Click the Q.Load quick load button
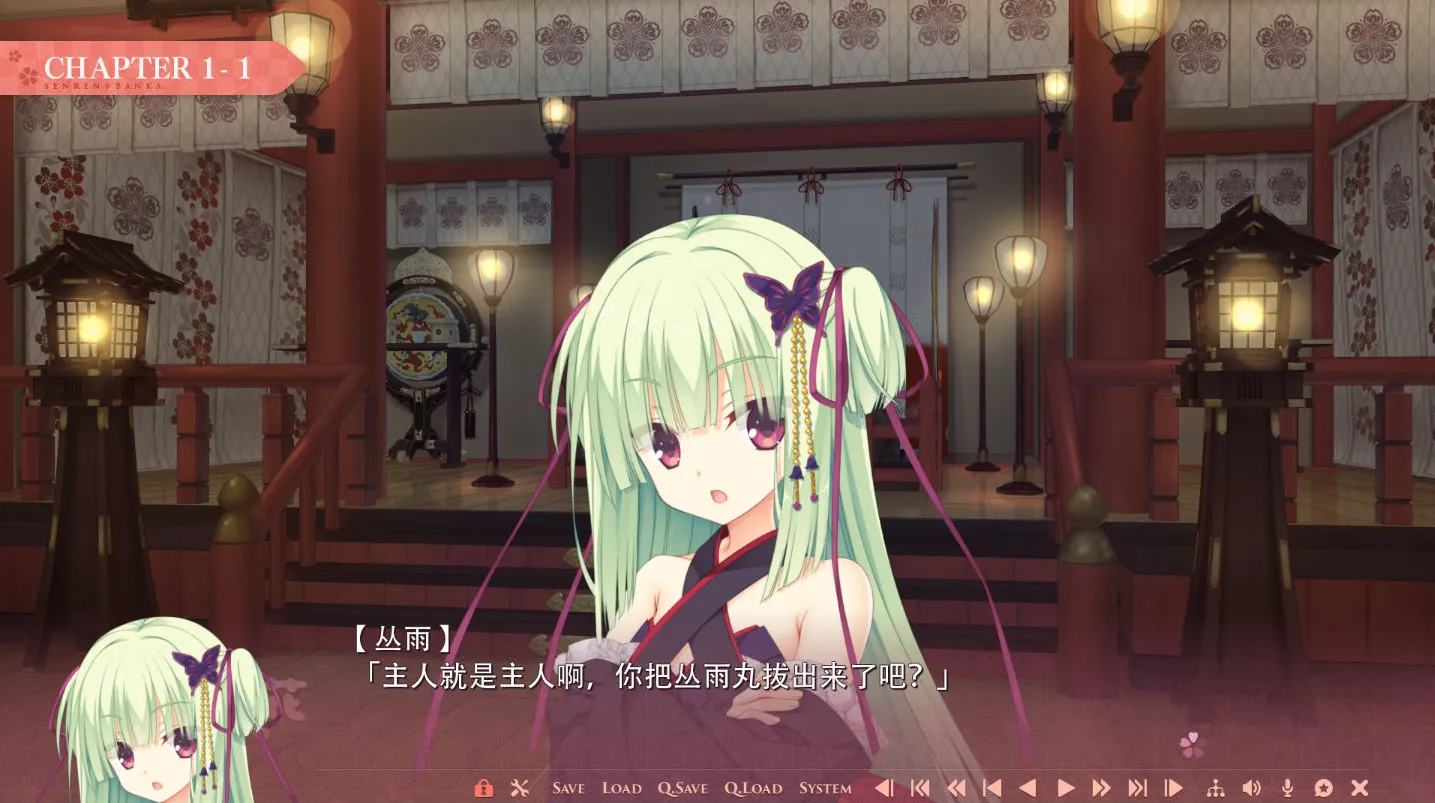1435x803 pixels. click(x=753, y=788)
